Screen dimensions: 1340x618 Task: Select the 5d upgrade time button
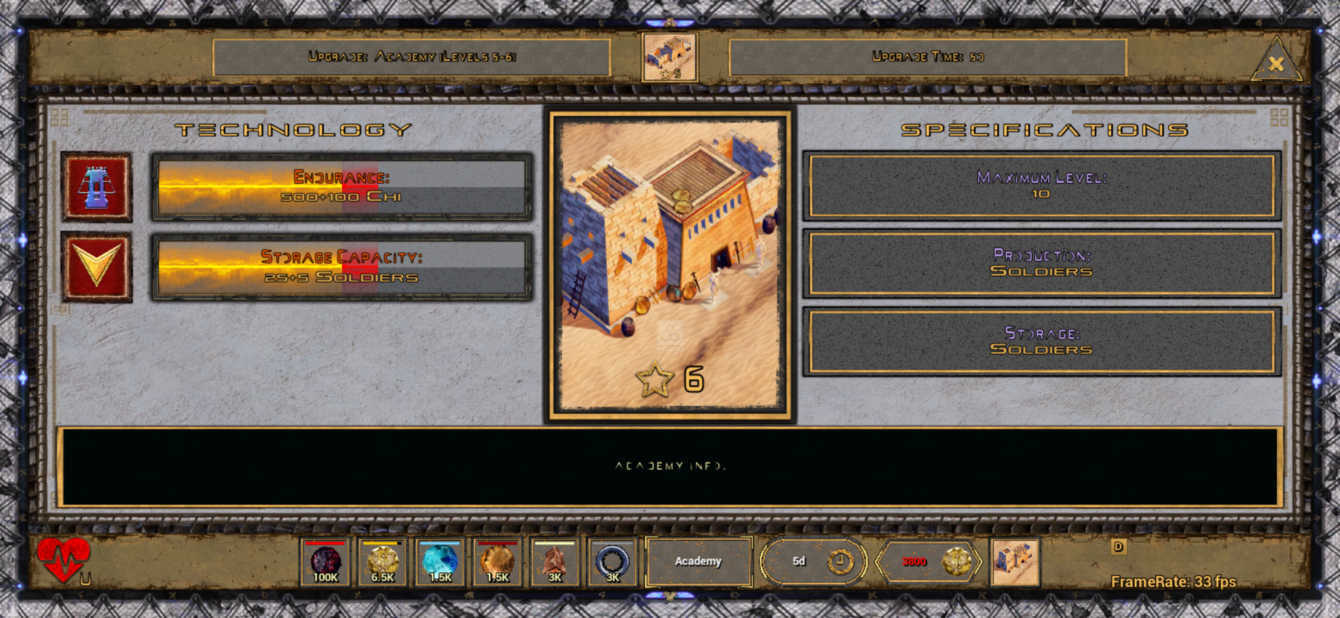pyautogui.click(x=811, y=561)
